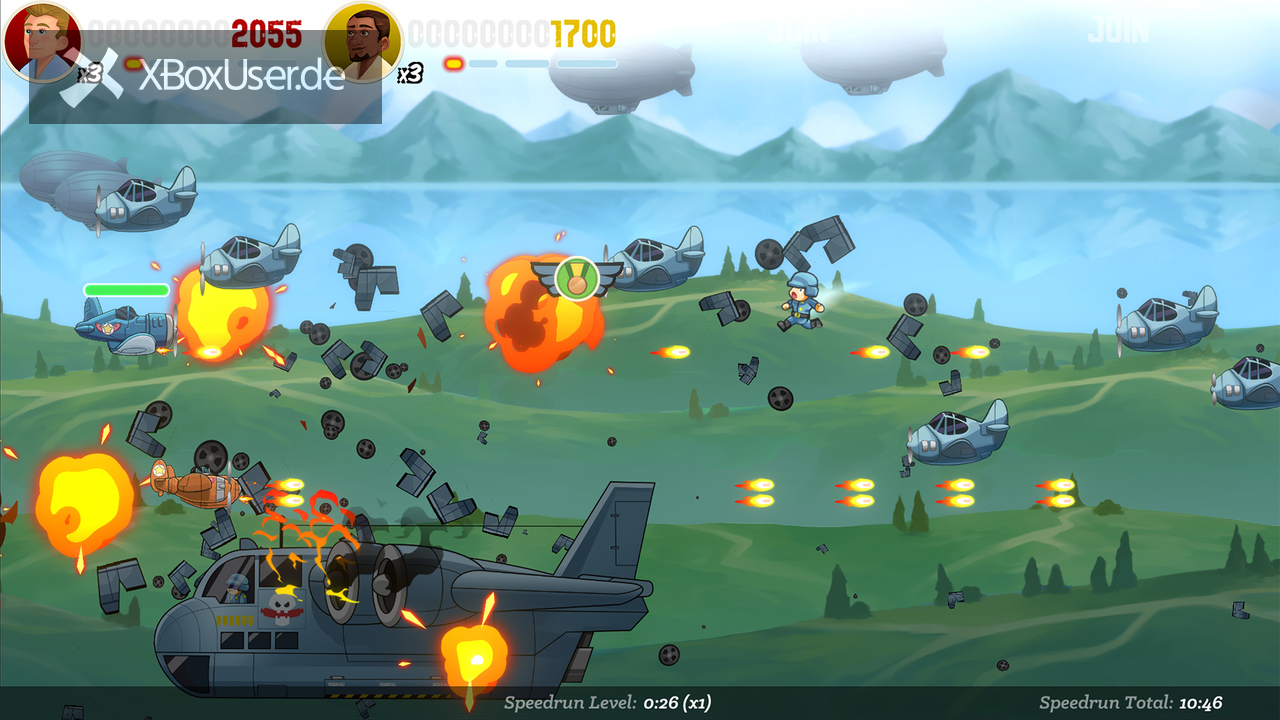
Task: Click the XBoxUser.de watermark logo
Action: 205,77
